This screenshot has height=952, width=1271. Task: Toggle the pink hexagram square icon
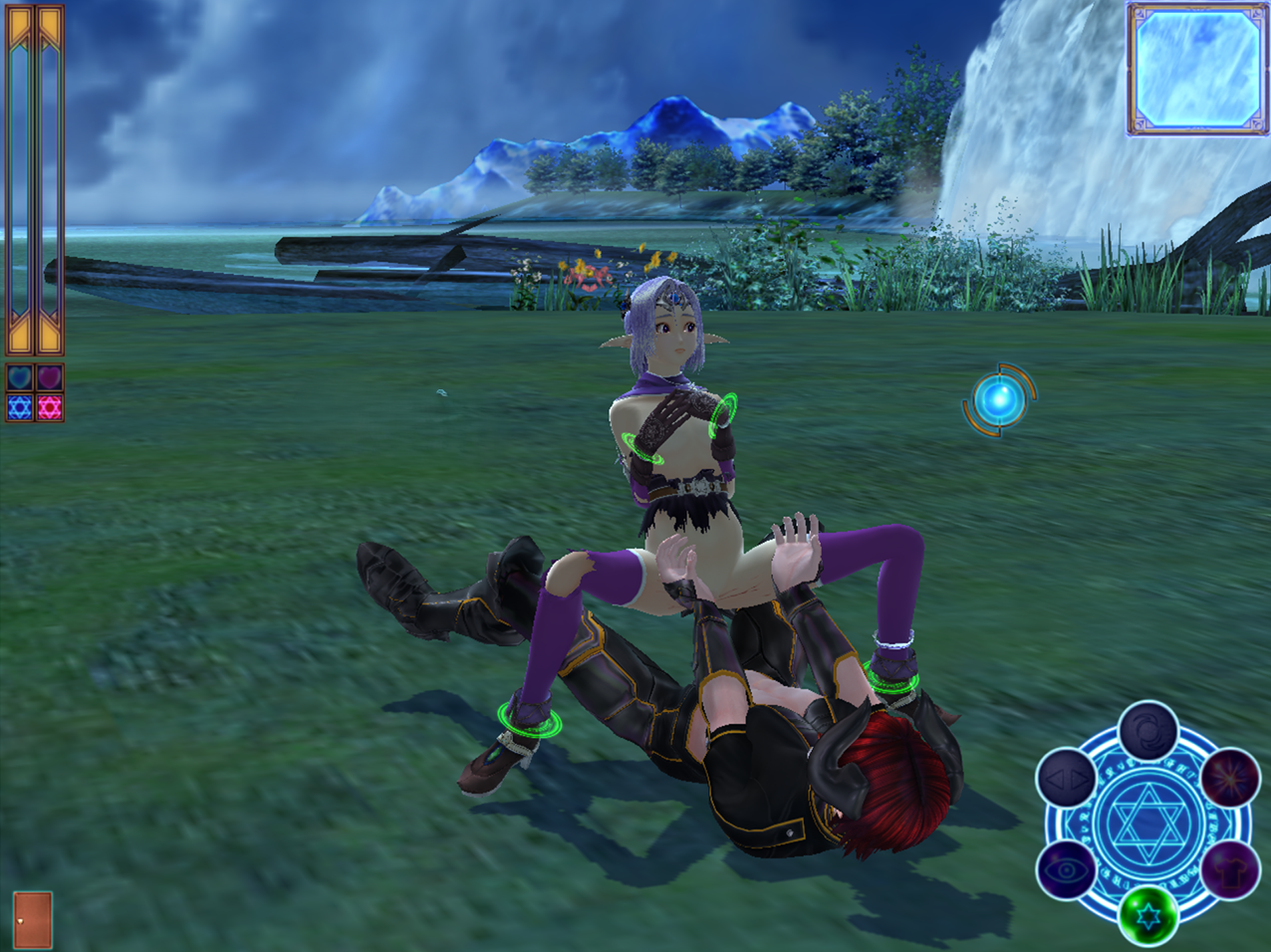[x=50, y=407]
